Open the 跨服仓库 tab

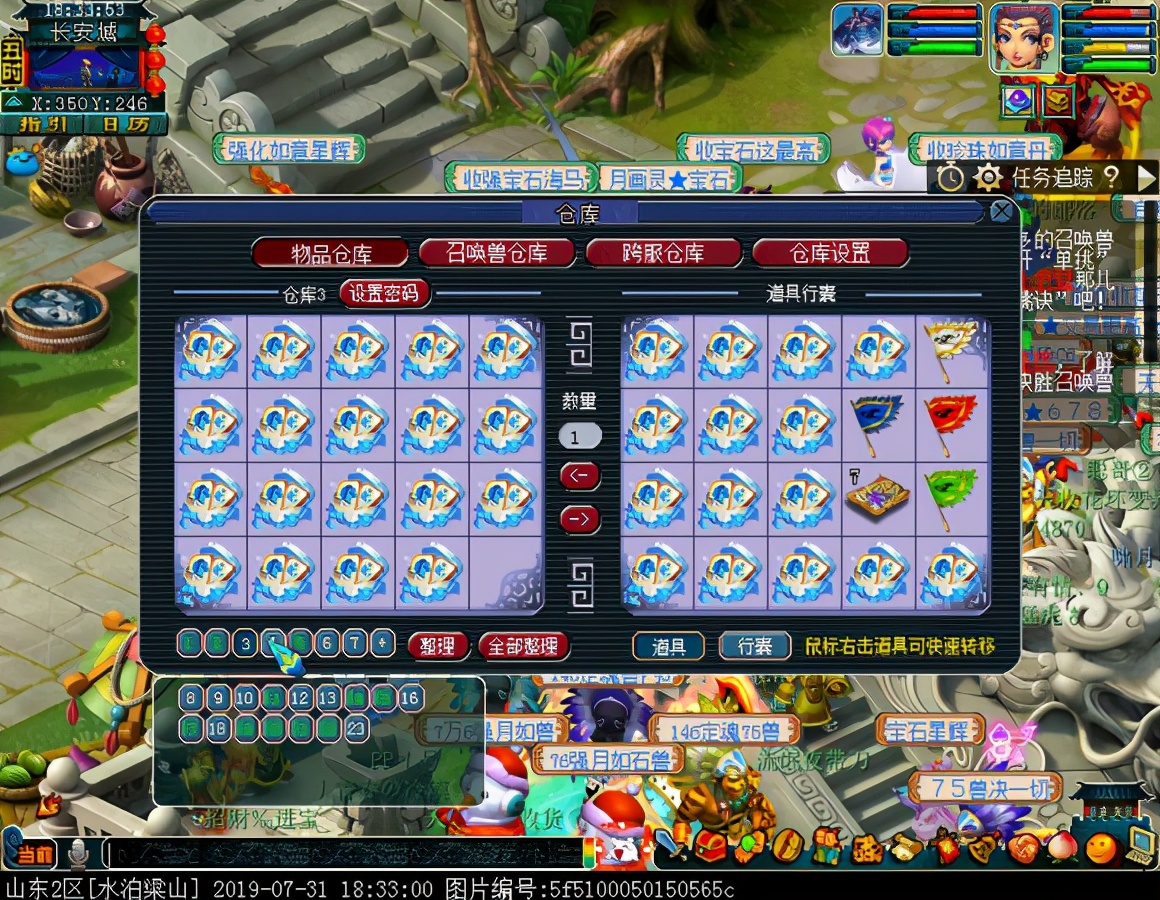(664, 252)
